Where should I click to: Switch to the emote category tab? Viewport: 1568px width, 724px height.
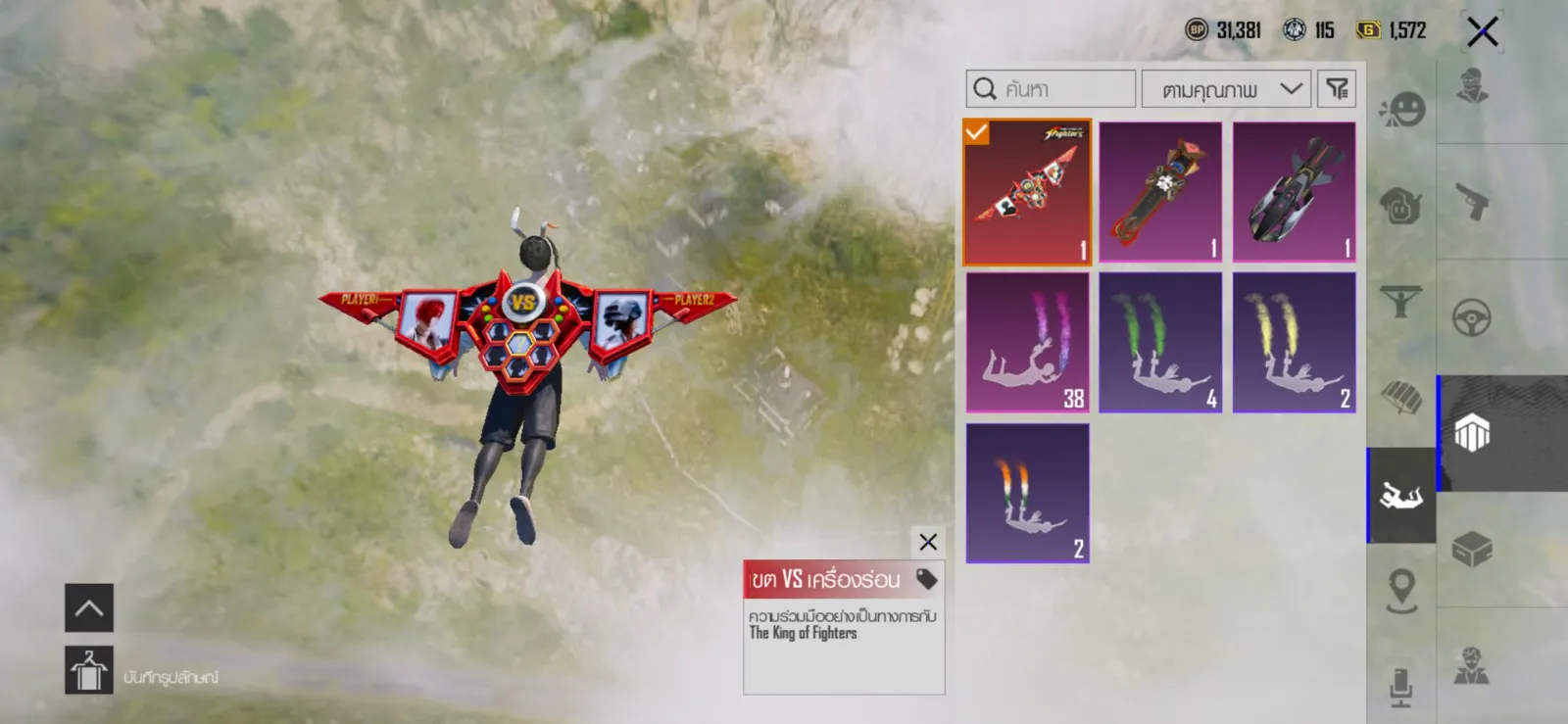point(1401,110)
